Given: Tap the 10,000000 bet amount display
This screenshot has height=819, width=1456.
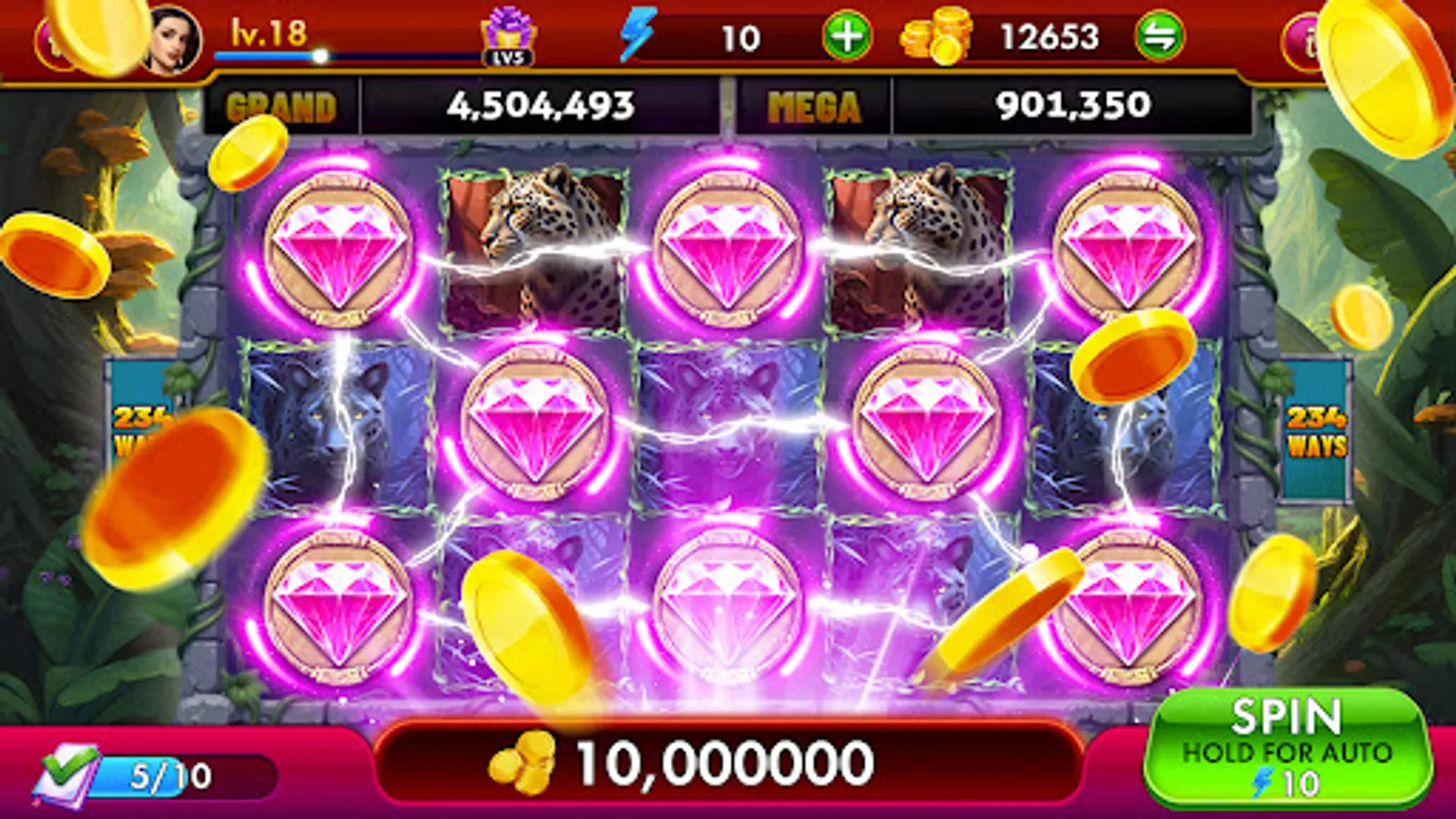Looking at the screenshot, I should point(728,763).
